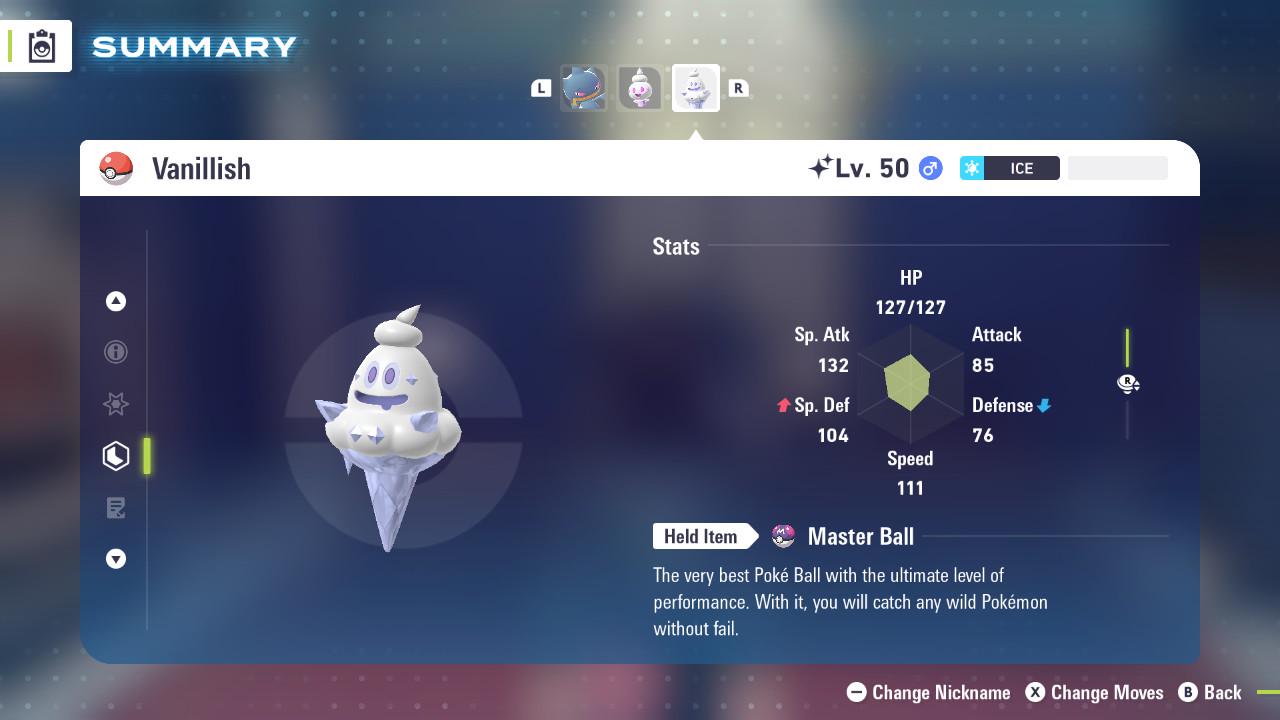
Task: Select the info page icon in the sidebar
Action: pos(116,352)
